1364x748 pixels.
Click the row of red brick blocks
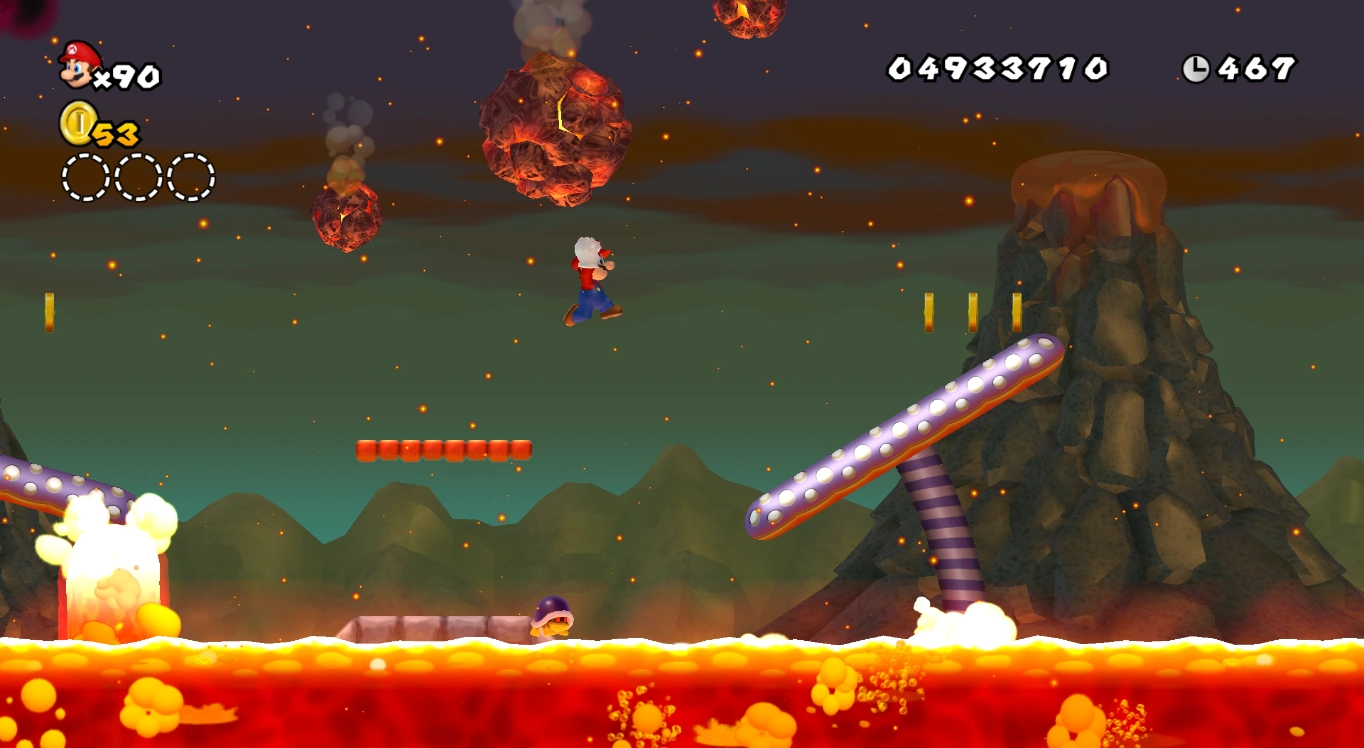click(x=445, y=449)
